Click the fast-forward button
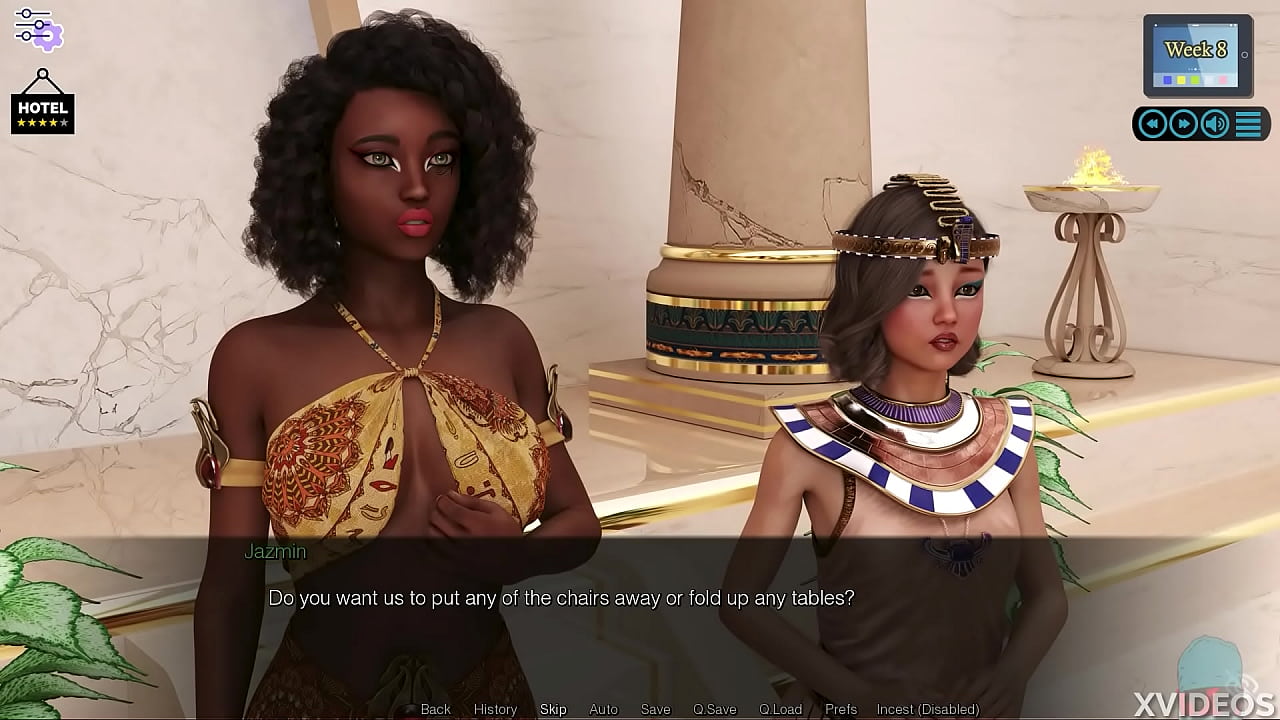The image size is (1280, 720). tap(1184, 123)
